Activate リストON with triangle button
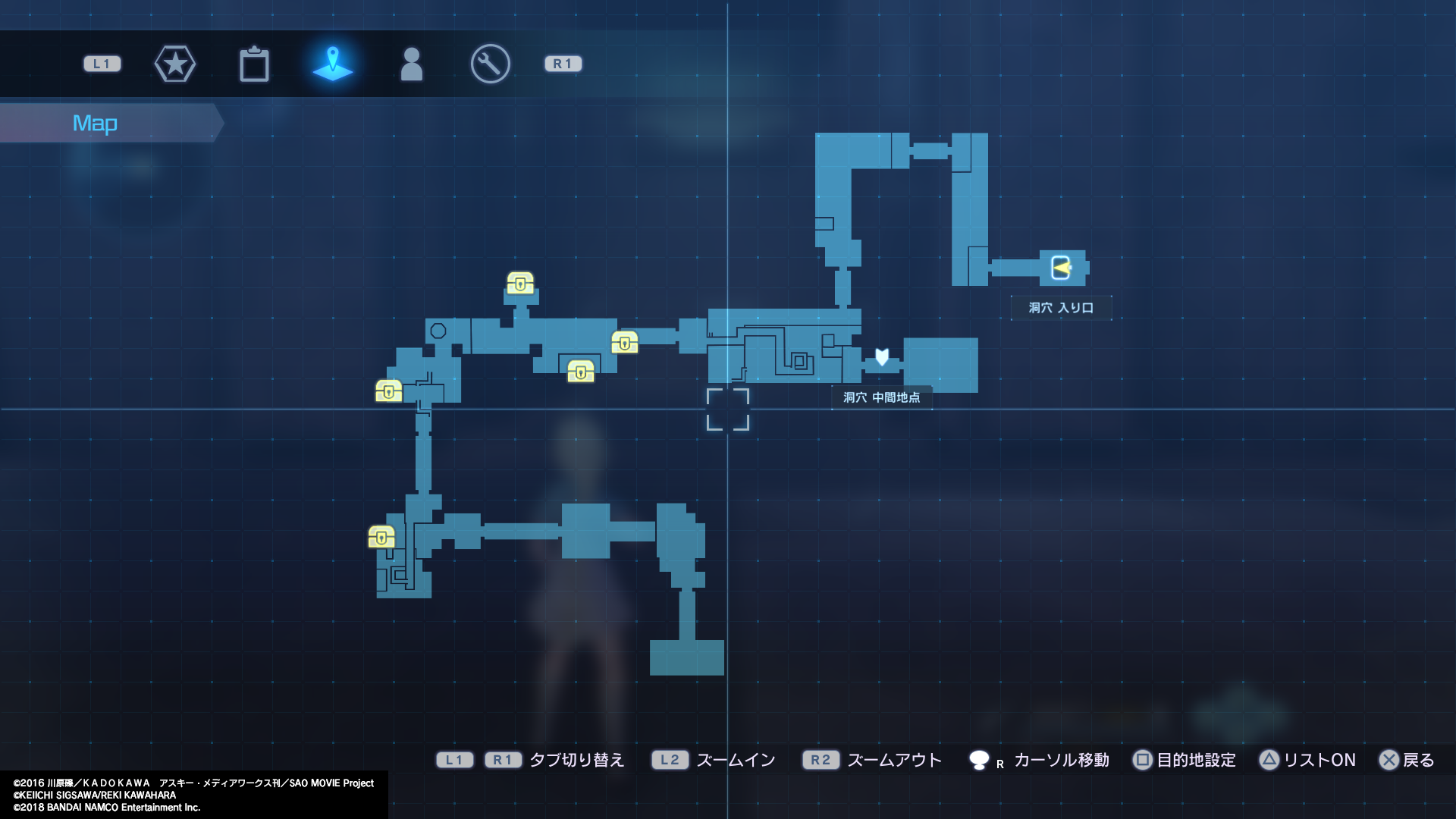The width and height of the screenshot is (1456, 819). 1308,760
